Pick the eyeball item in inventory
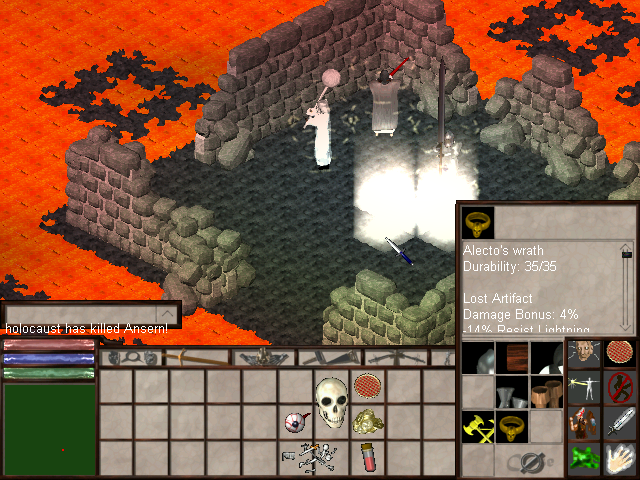Screen dimensions: 640x480 pyautogui.click(x=295, y=422)
